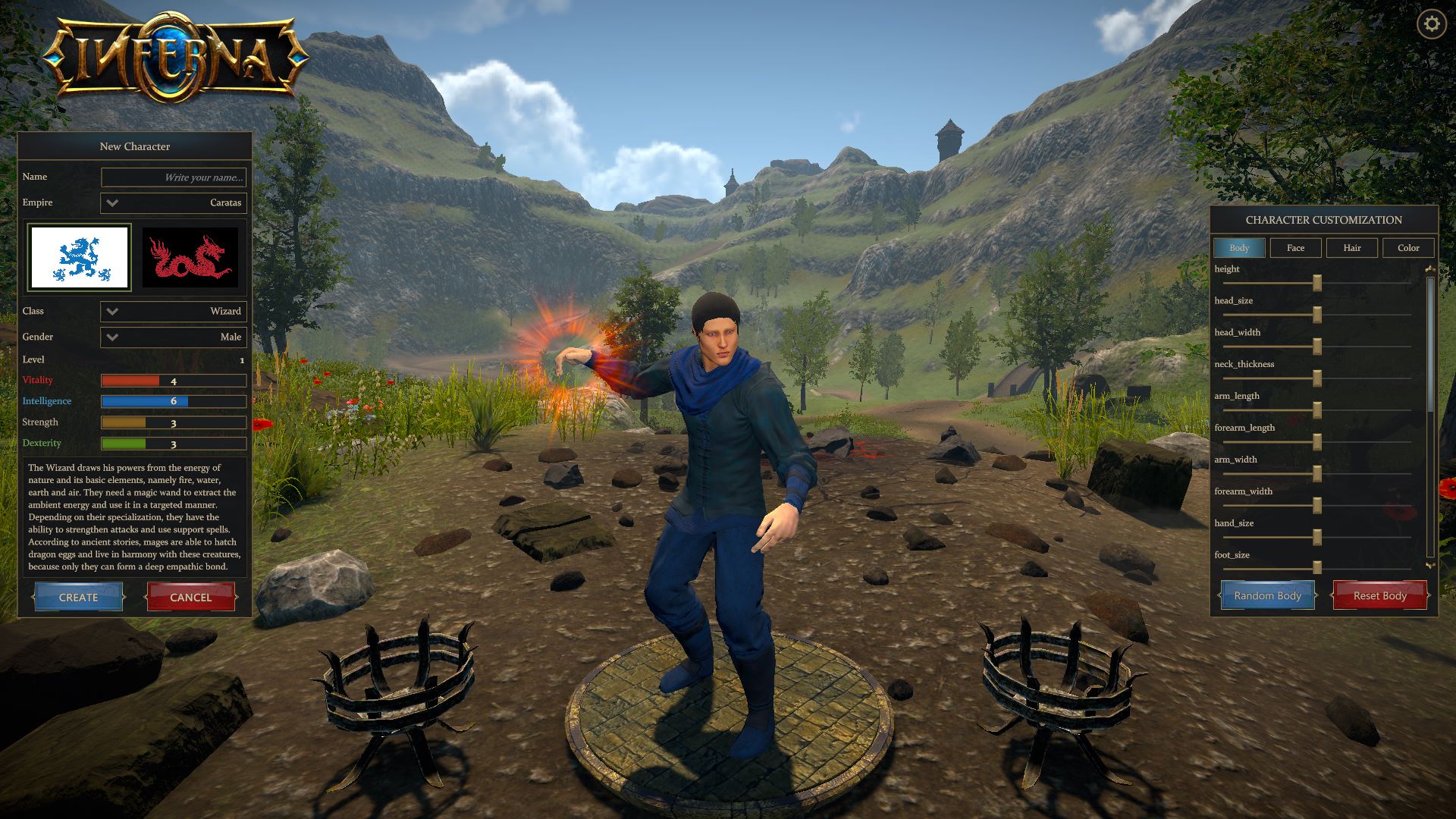Adjust the neck_thickness slider
Screen dimensions: 1456x819
(x=1316, y=378)
